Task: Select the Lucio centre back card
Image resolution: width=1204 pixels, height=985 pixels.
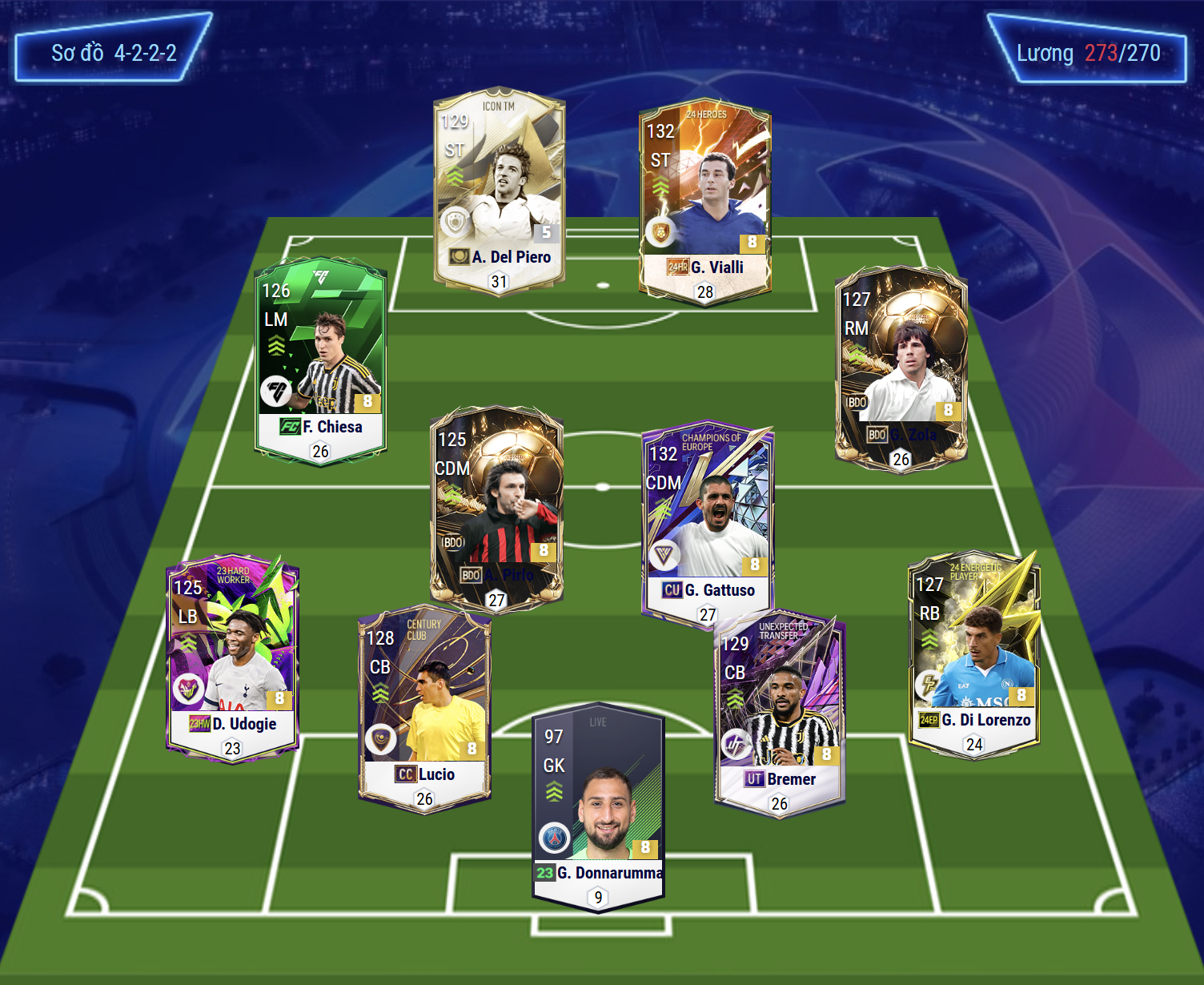Action: [x=424, y=708]
